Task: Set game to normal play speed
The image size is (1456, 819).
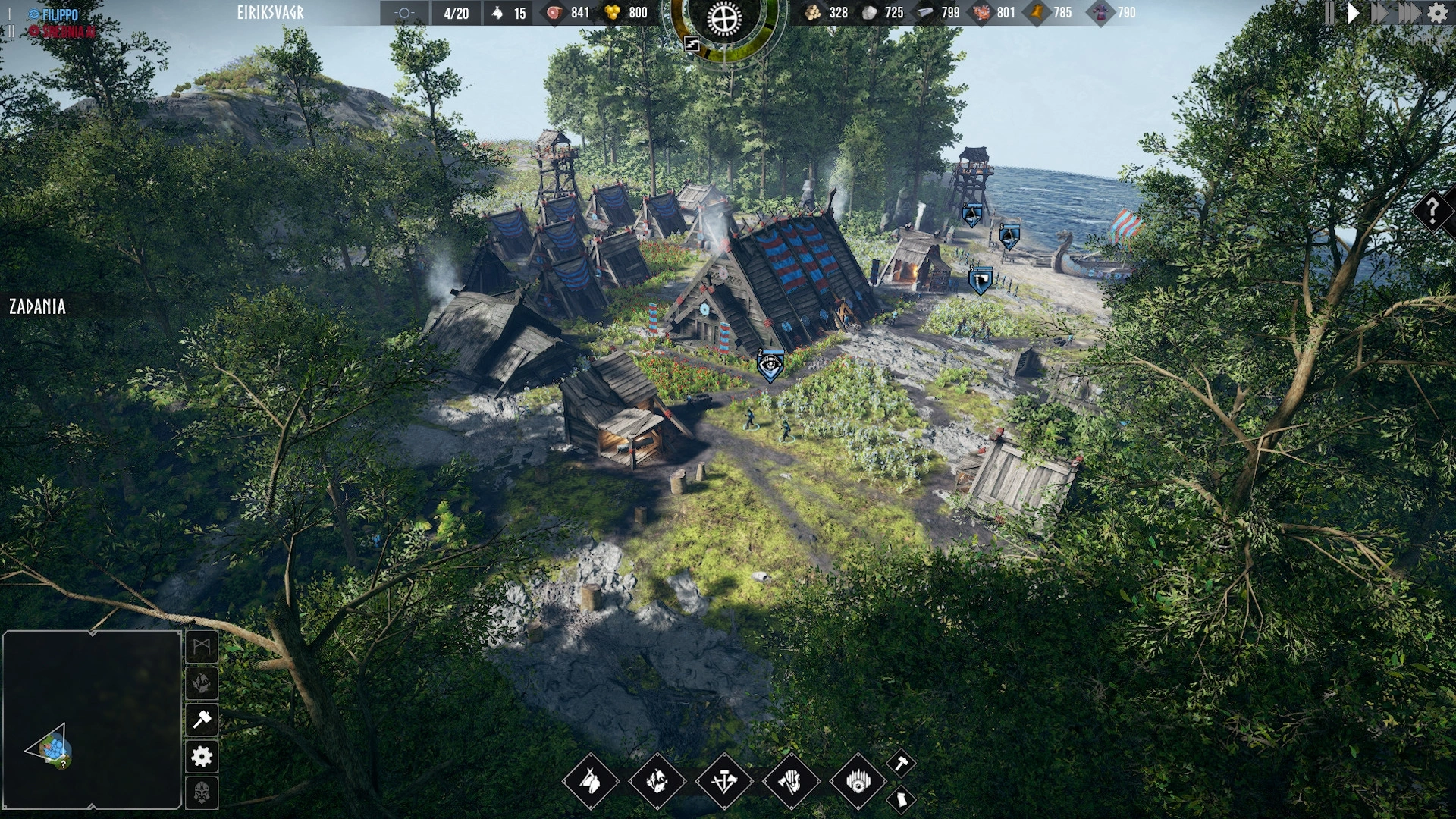Action: point(1354,13)
